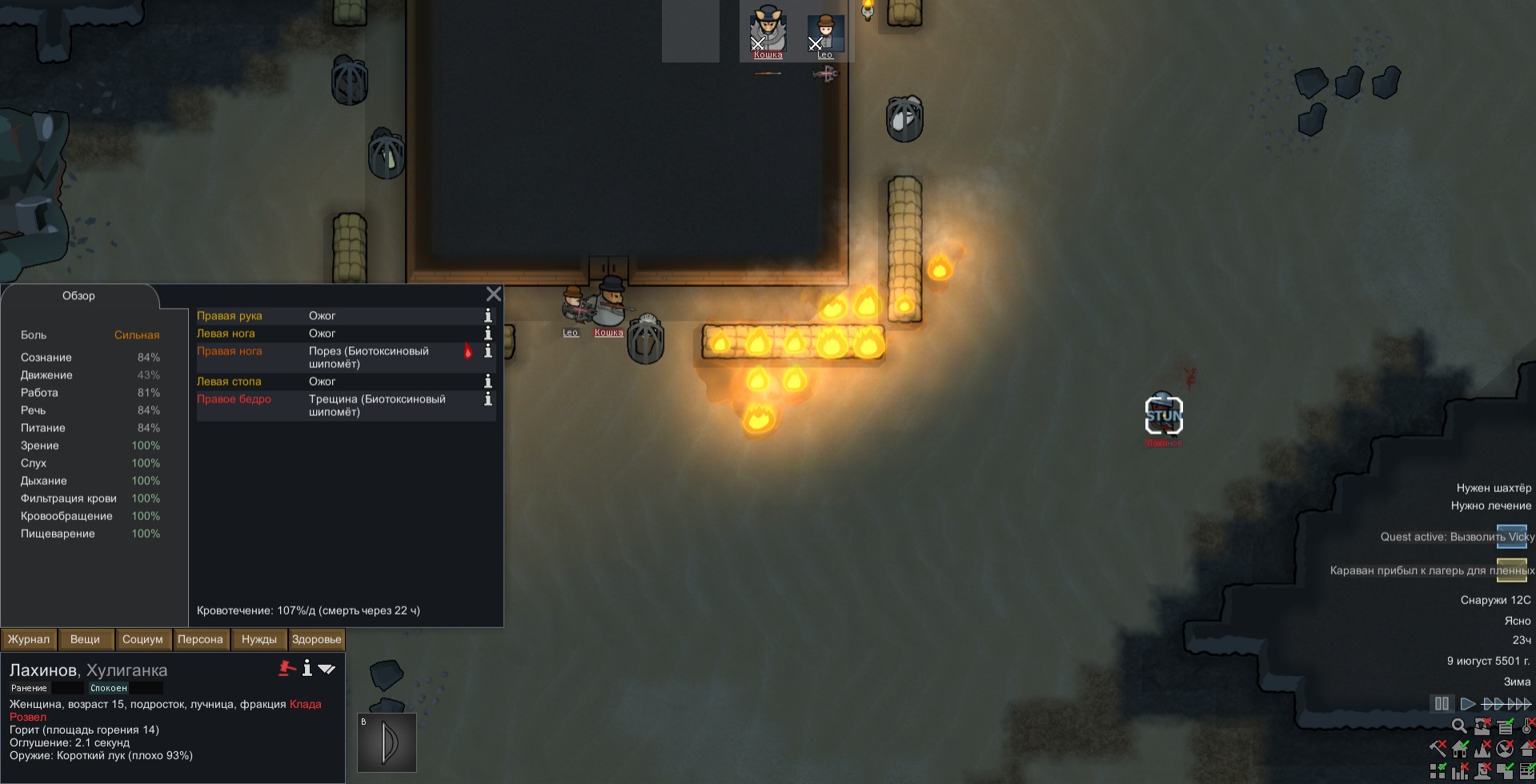This screenshot has height=784, width=1536.
Task: Select the Обзор overview tab
Action: 78,296
